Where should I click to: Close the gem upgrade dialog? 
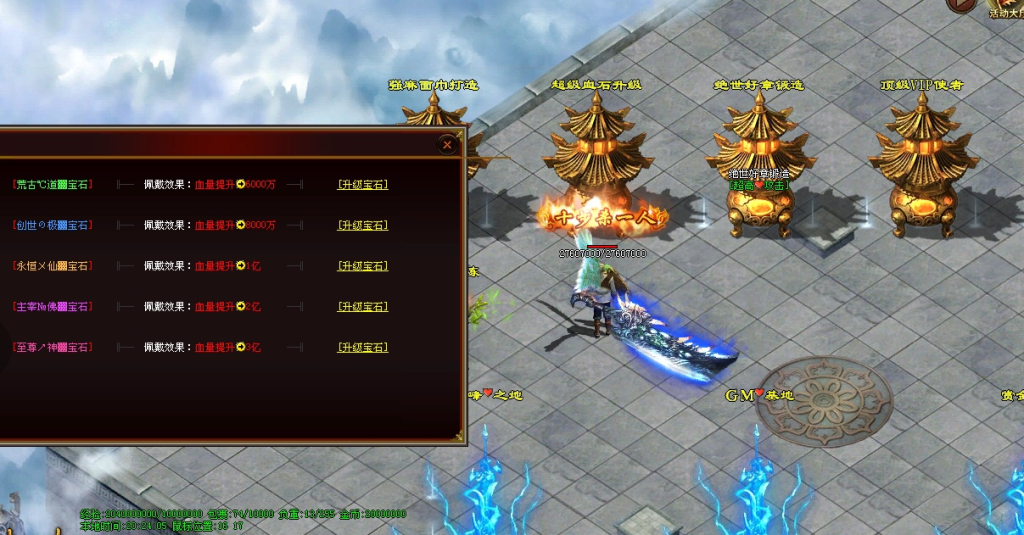click(x=447, y=145)
